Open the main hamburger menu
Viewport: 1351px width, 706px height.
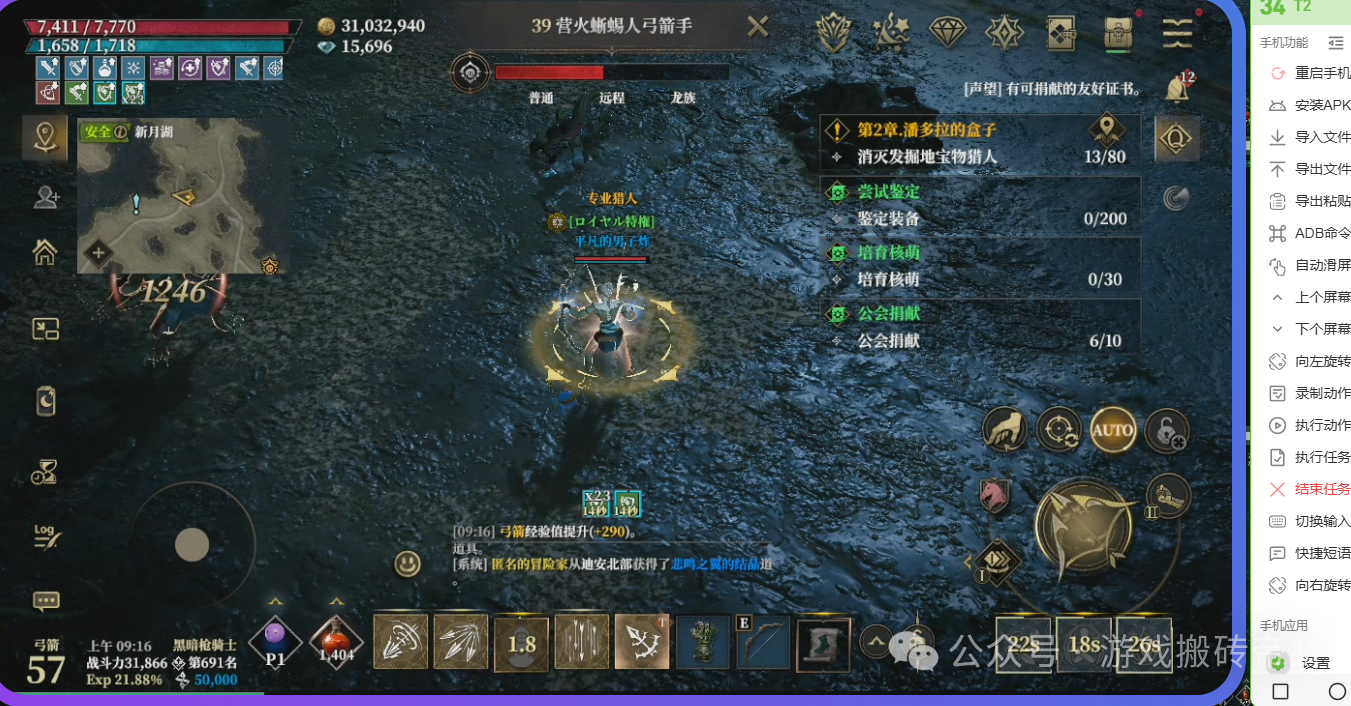[x=1177, y=33]
